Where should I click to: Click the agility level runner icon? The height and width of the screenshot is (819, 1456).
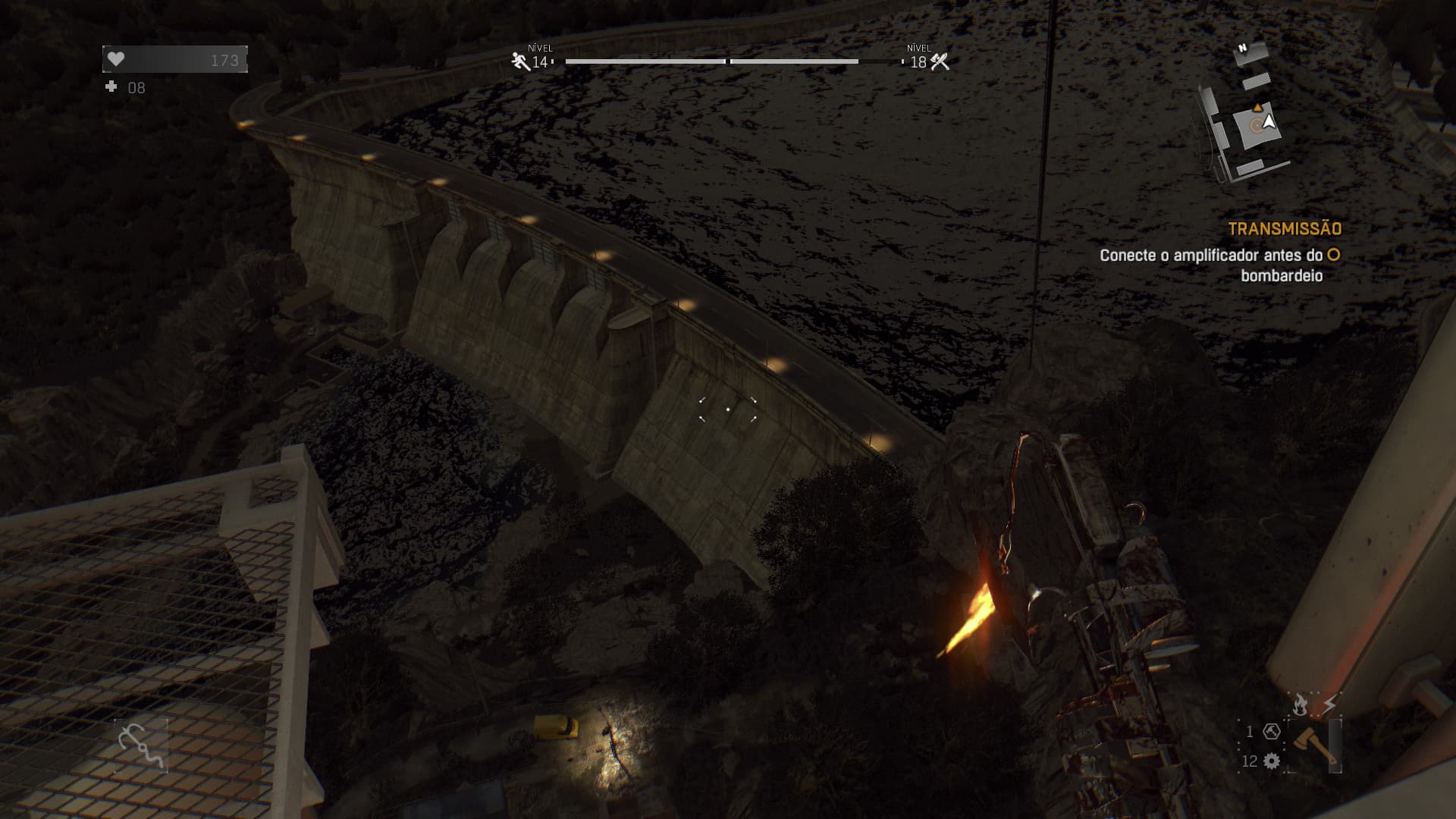521,61
